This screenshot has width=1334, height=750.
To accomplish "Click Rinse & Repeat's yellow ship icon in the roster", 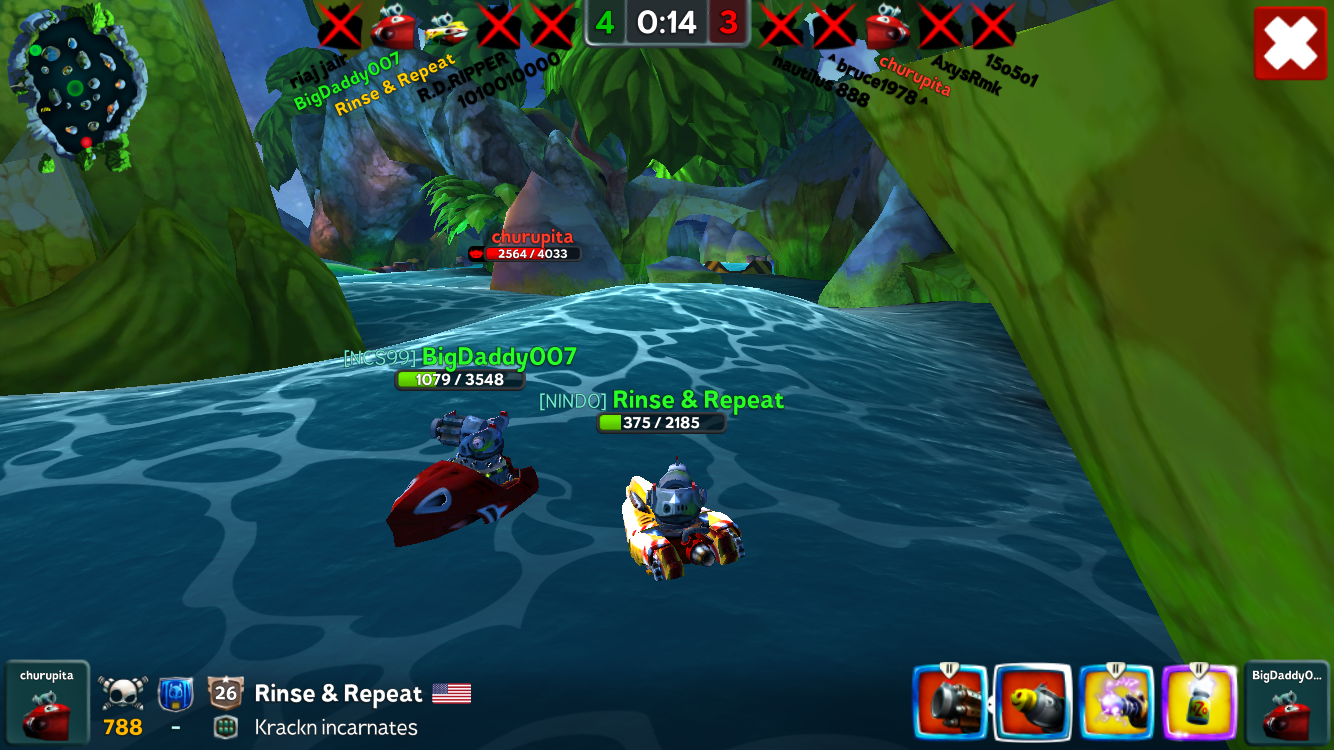I will point(446,29).
